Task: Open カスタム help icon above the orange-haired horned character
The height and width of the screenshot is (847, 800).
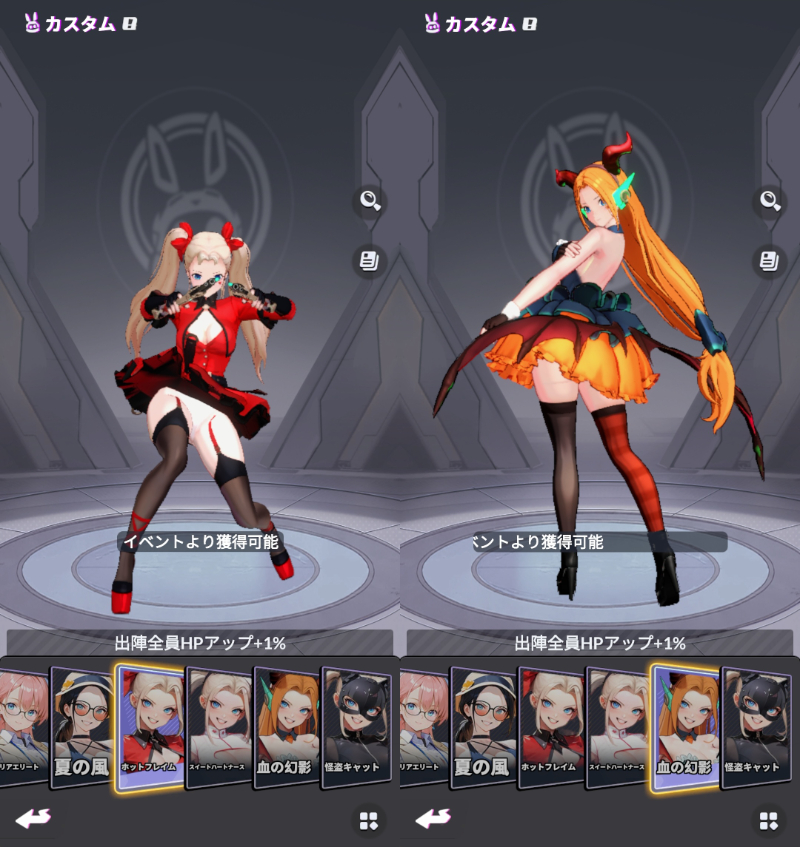Action: tap(529, 24)
